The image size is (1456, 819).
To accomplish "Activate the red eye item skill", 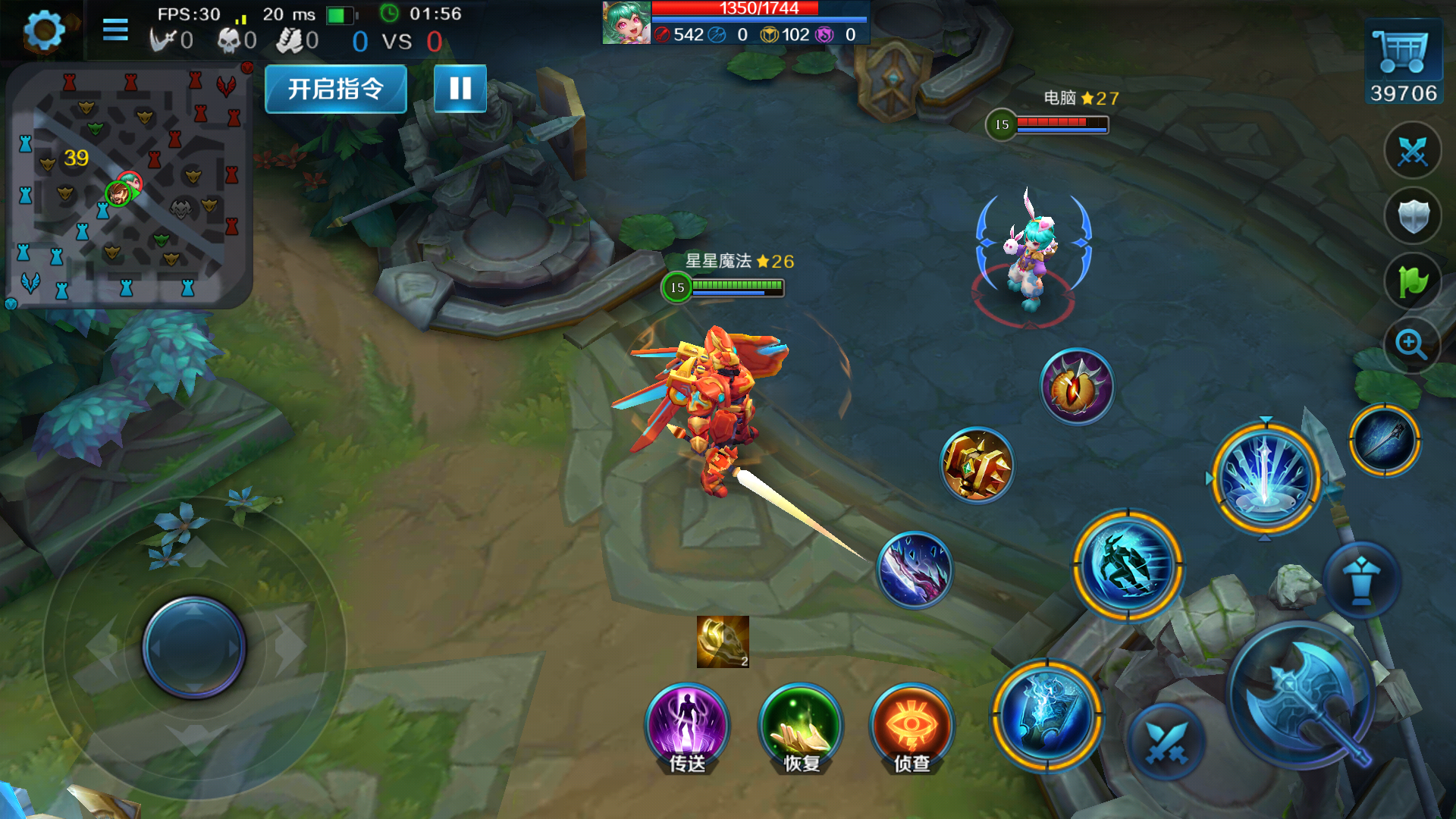I will pos(1077,387).
